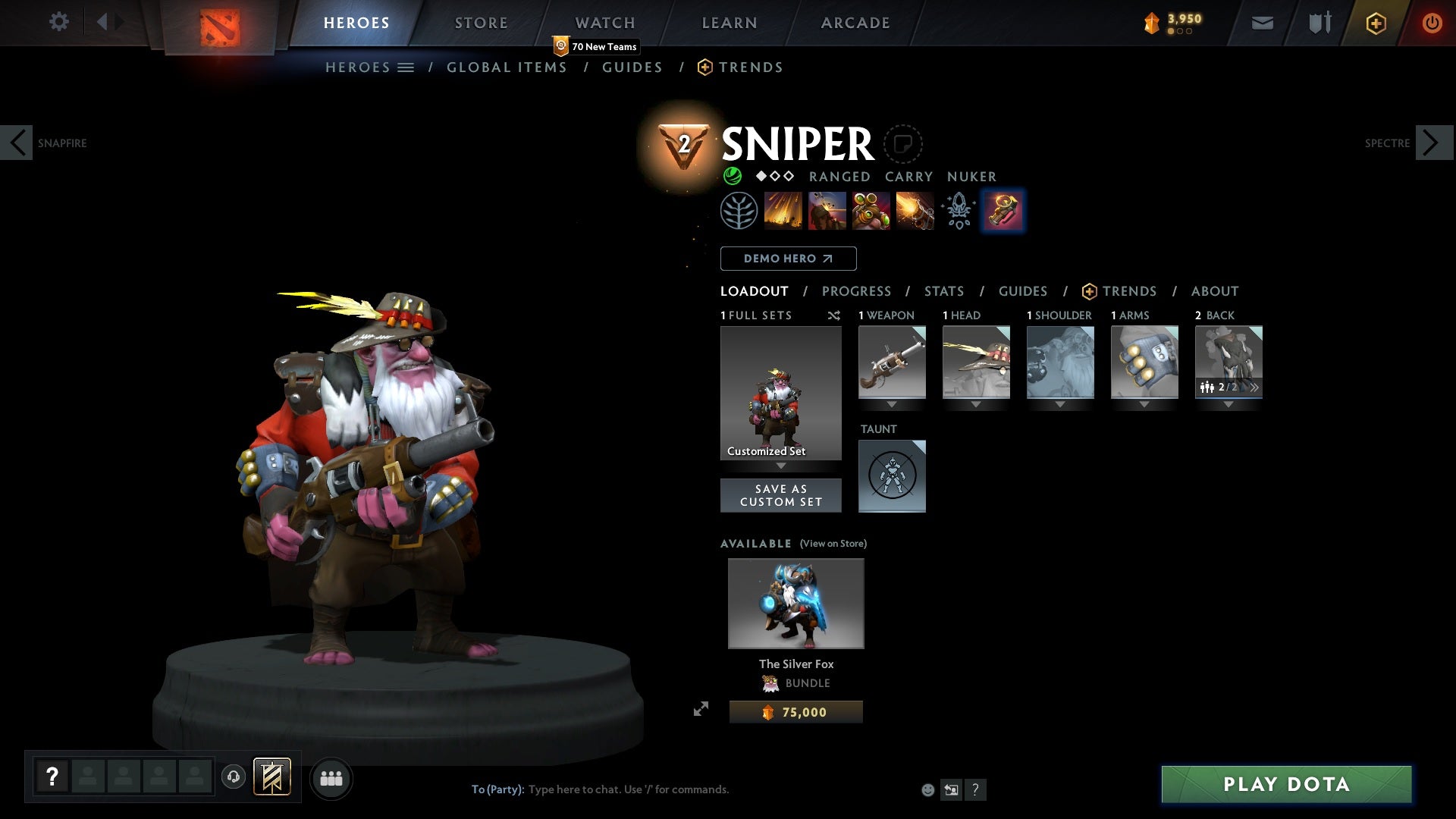The height and width of the screenshot is (819, 1456).
Task: Open the Weapon slot dropdown arrow
Action: pyautogui.click(x=892, y=404)
